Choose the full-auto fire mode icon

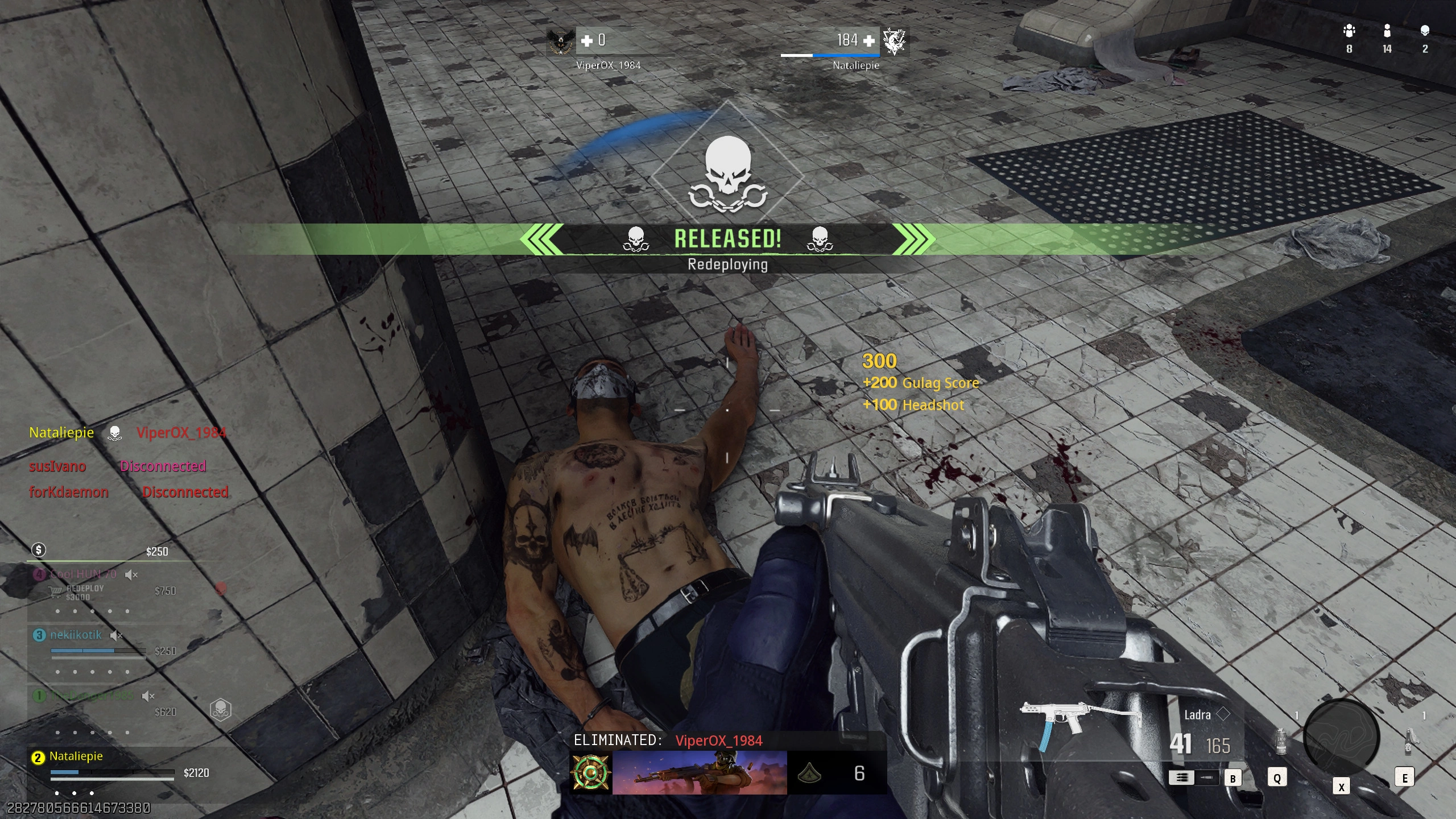1181,777
